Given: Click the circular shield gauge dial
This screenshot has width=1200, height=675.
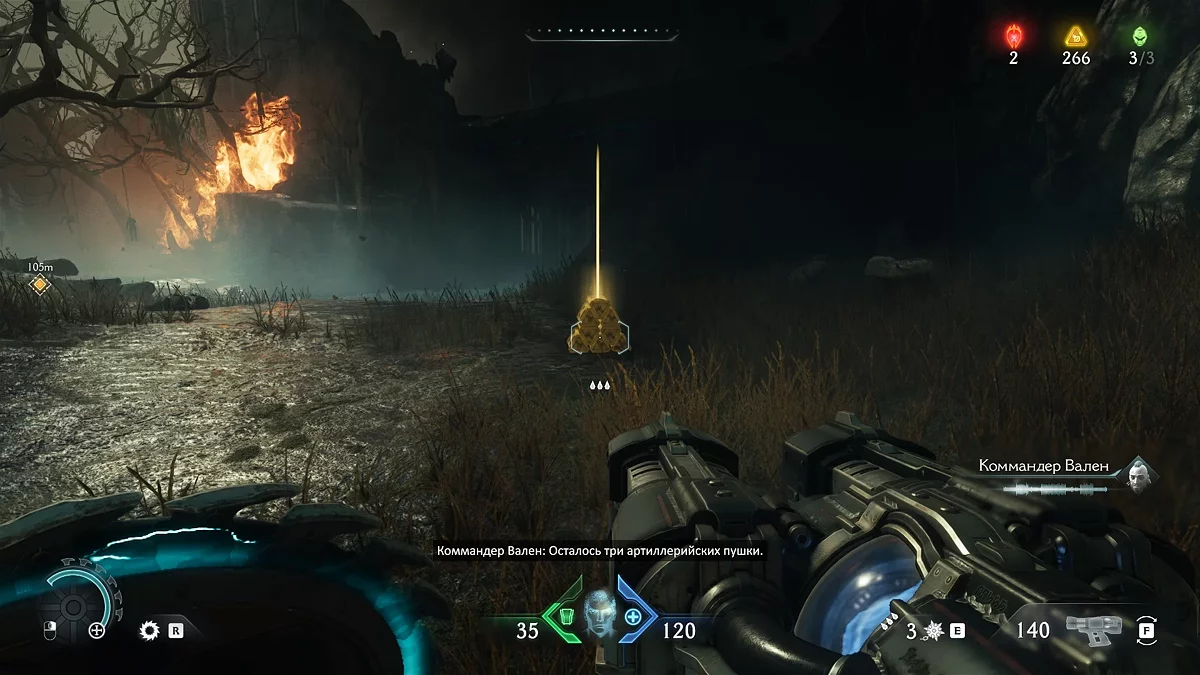Looking at the screenshot, I should (73, 605).
